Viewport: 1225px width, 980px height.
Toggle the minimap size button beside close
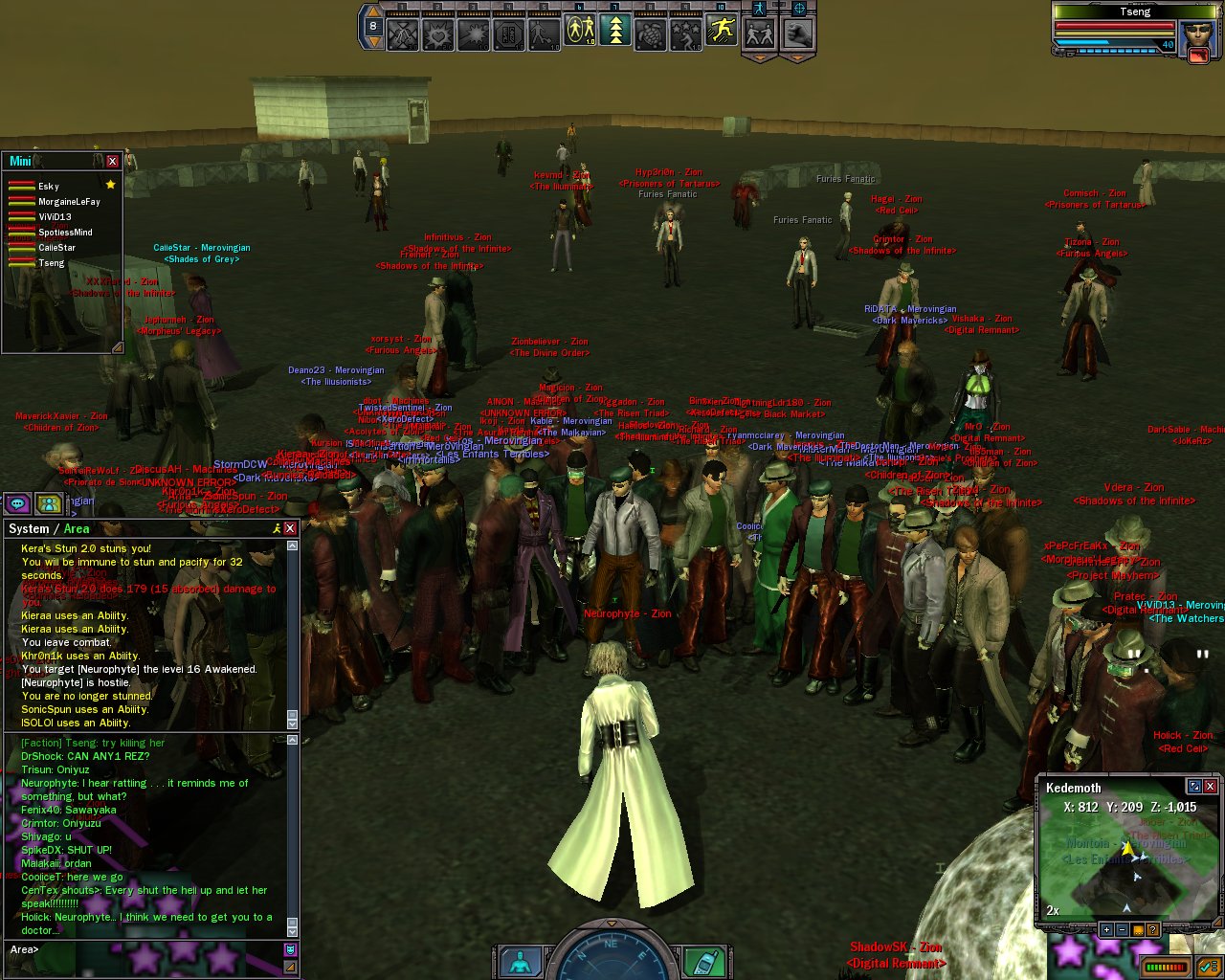(1193, 787)
